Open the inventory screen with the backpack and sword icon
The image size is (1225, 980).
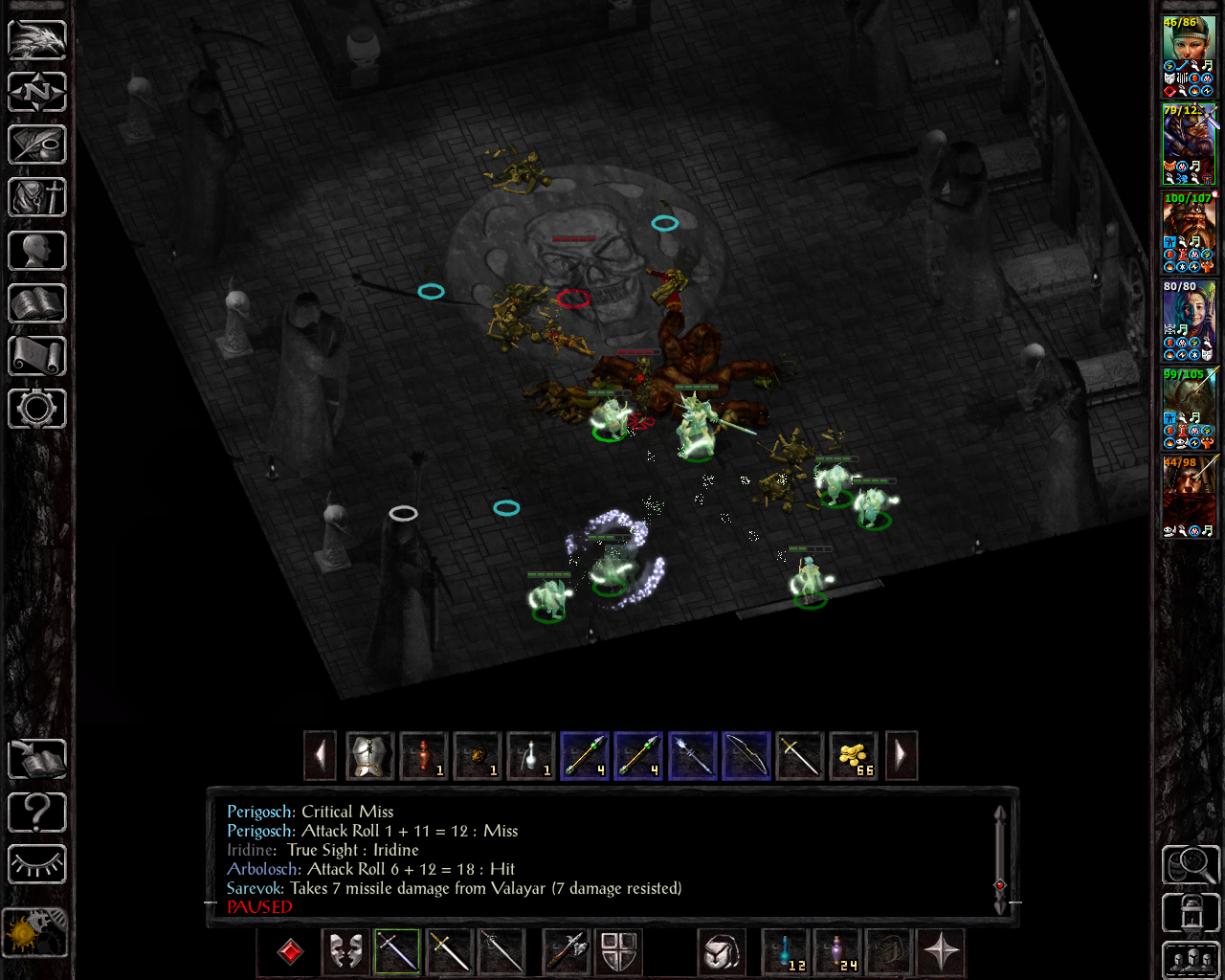(x=37, y=198)
